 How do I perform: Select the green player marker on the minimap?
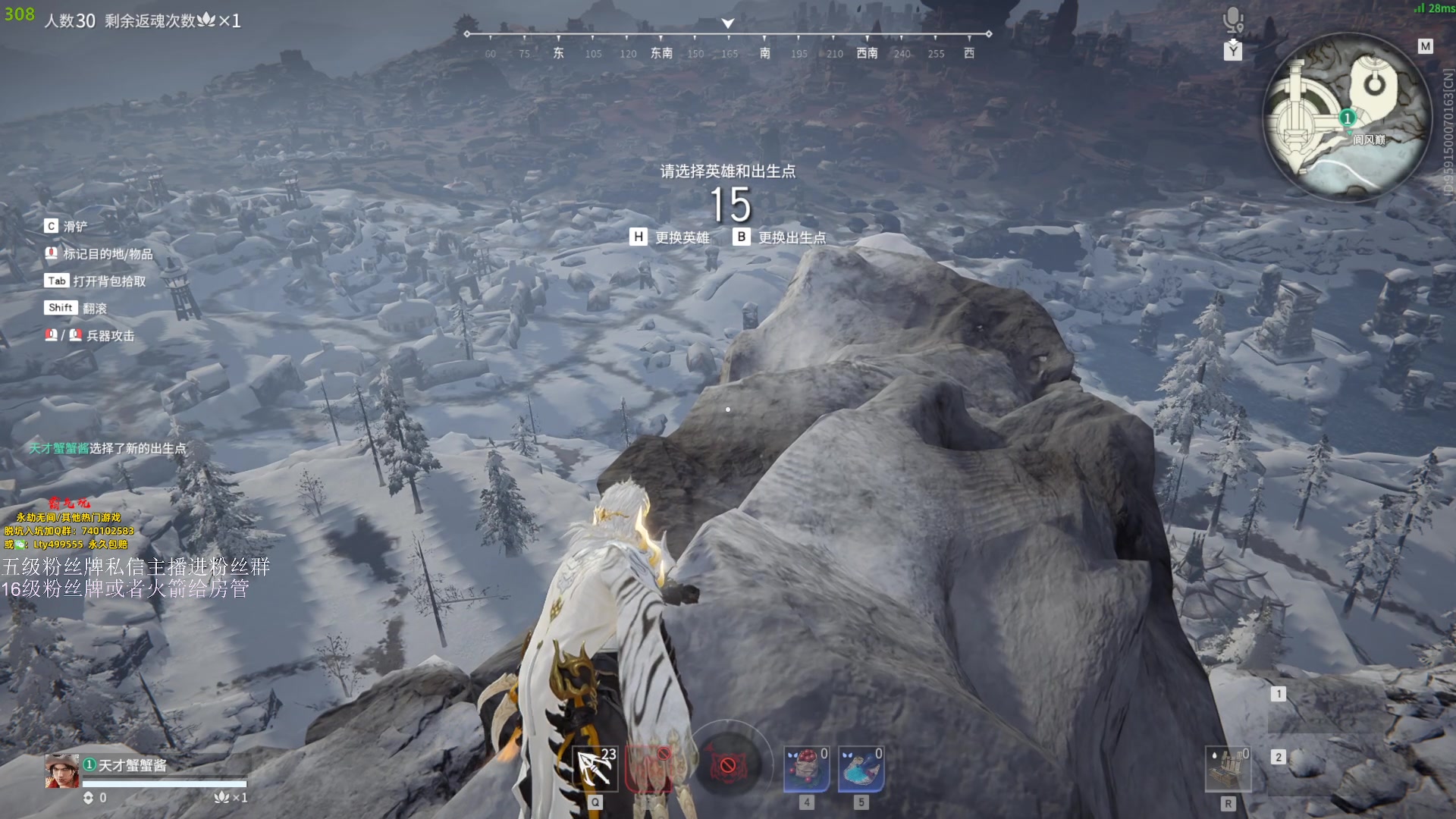(1347, 118)
